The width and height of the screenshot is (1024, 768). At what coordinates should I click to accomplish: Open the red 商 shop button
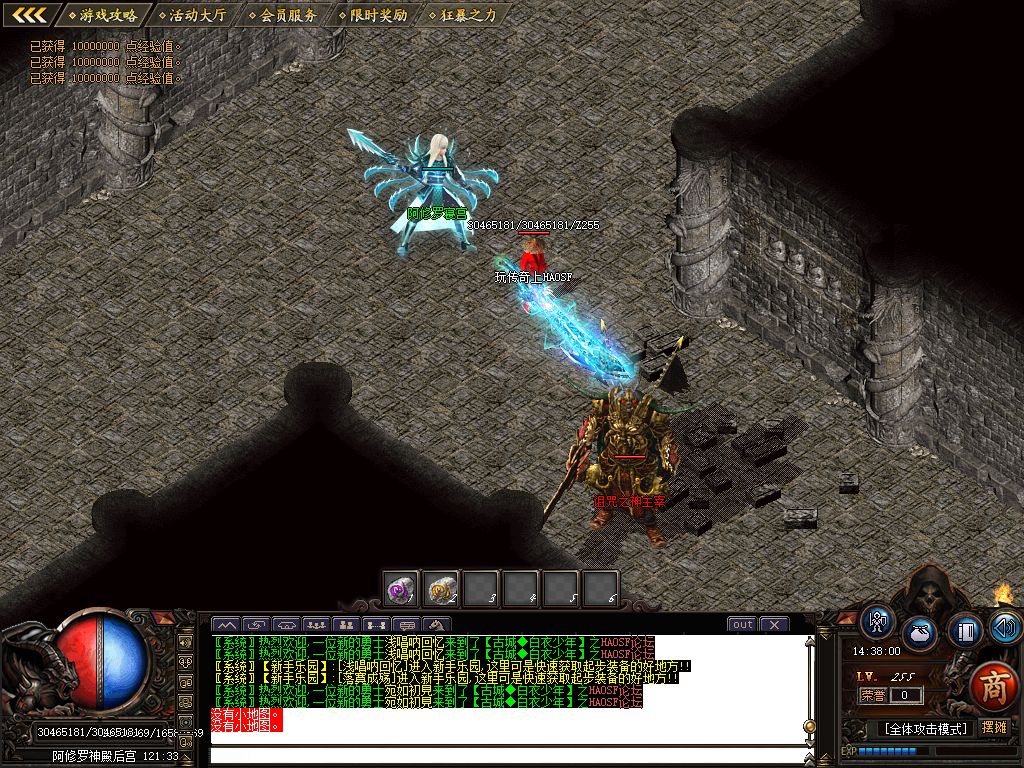[992, 686]
